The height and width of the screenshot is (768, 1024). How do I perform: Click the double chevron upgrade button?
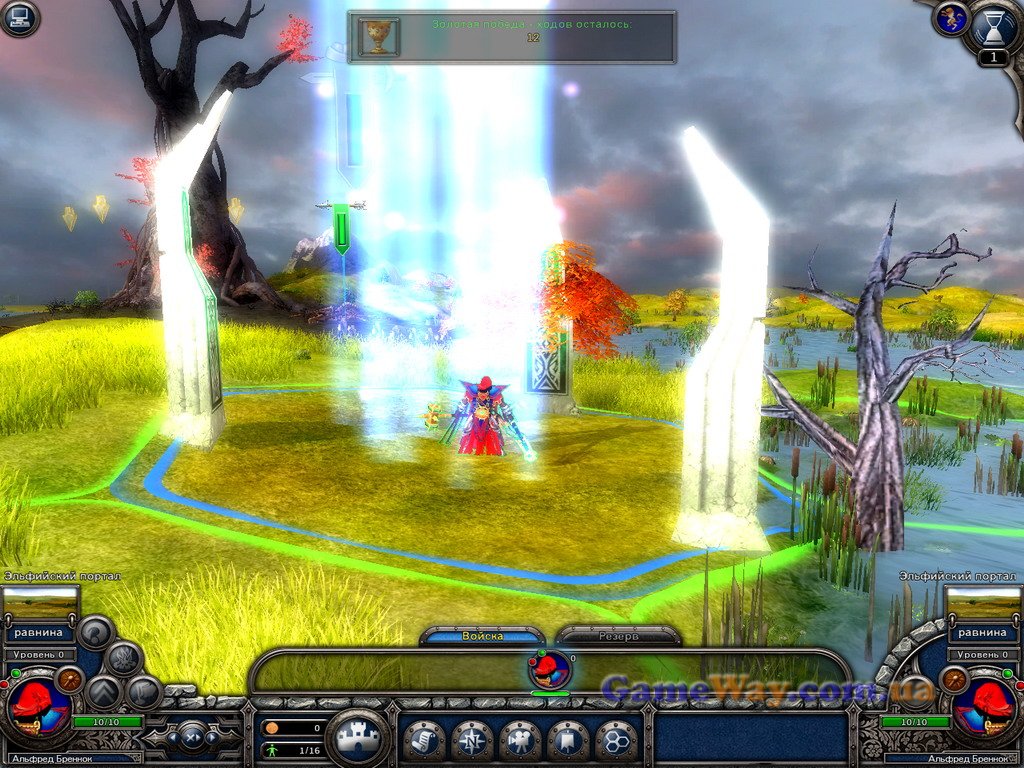[x=104, y=692]
